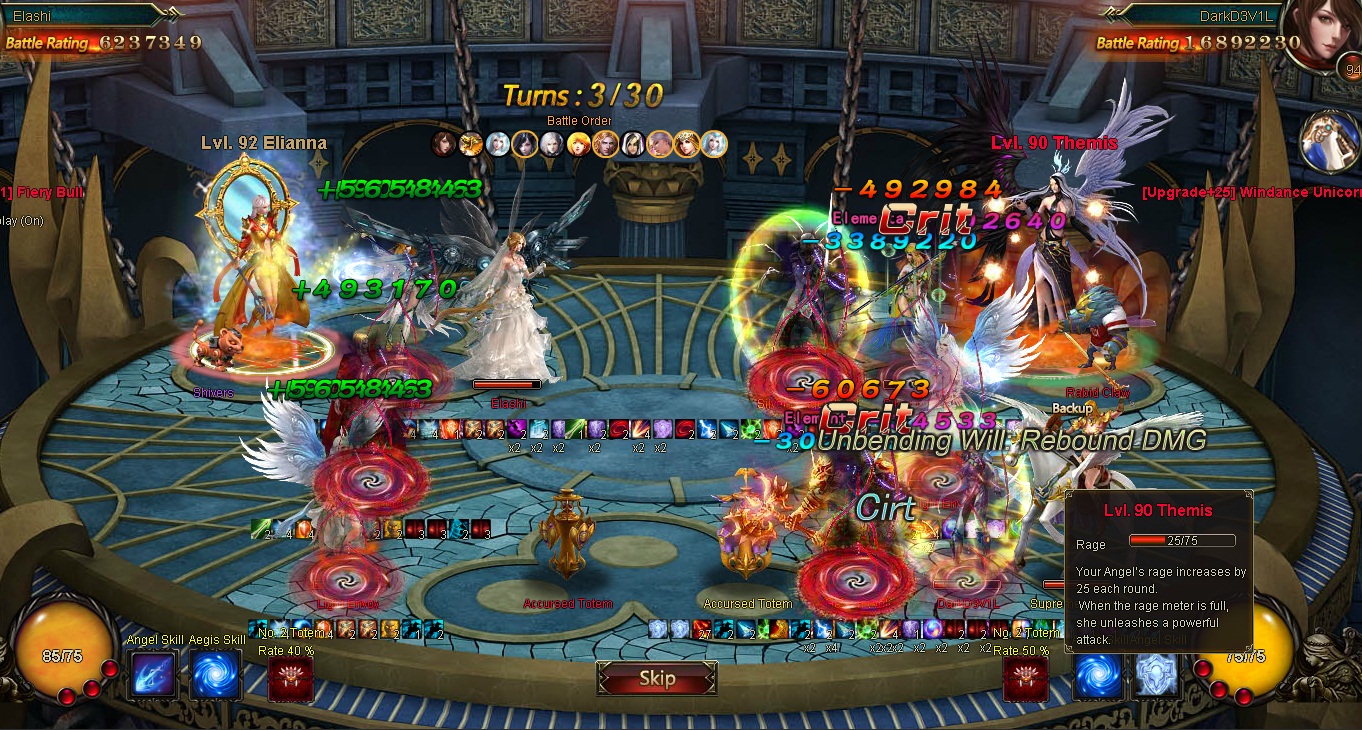Select the right totem icon under Rate 50%
This screenshot has width=1362, height=730.
[1025, 679]
